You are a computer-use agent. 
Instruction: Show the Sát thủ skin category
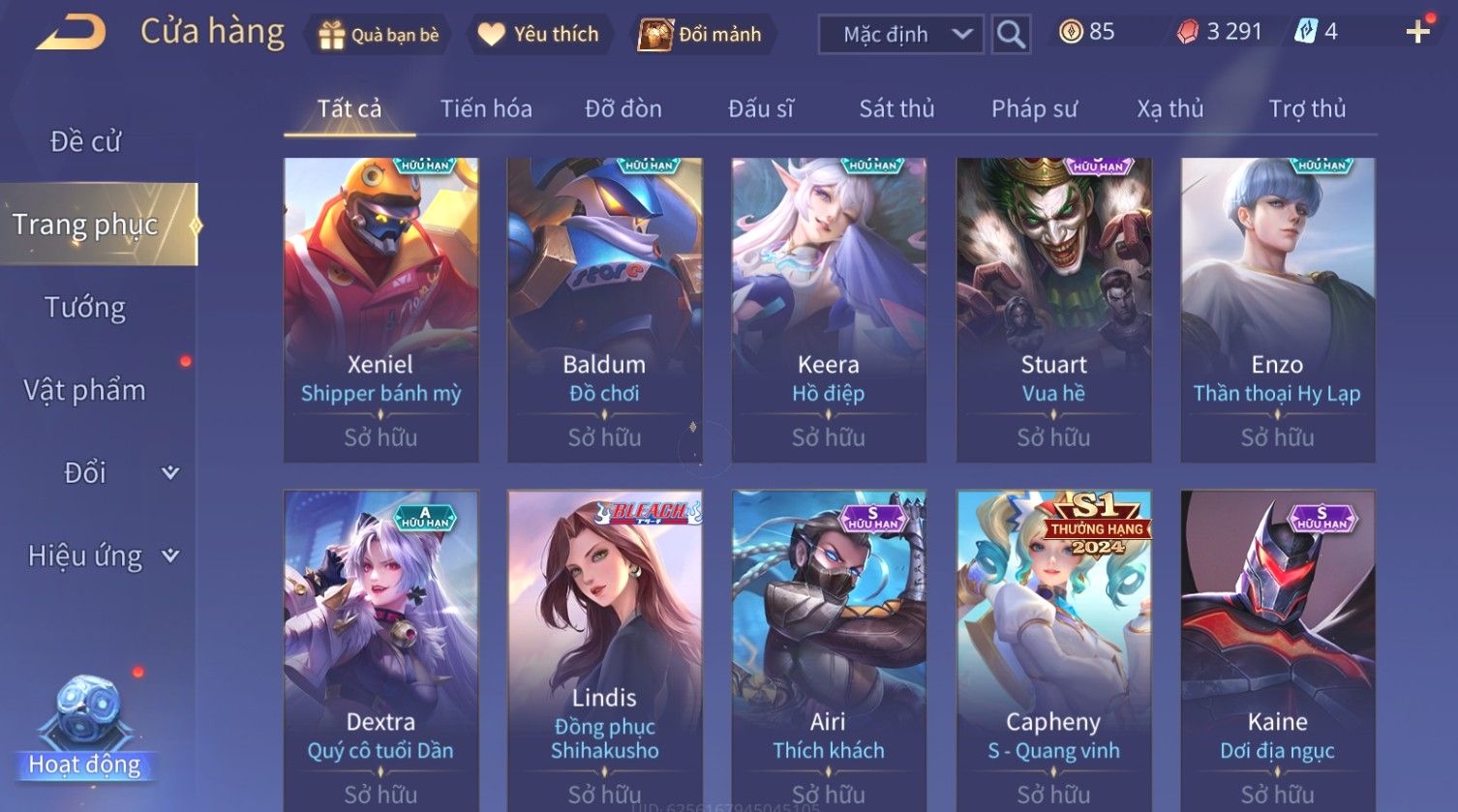coord(896,108)
